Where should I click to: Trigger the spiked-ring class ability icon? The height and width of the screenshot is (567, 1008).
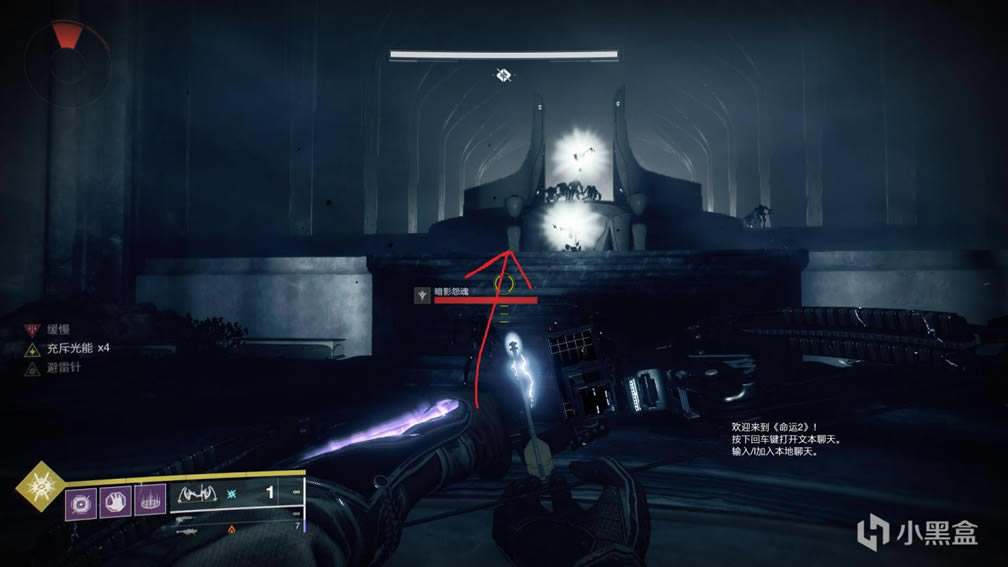[148, 501]
